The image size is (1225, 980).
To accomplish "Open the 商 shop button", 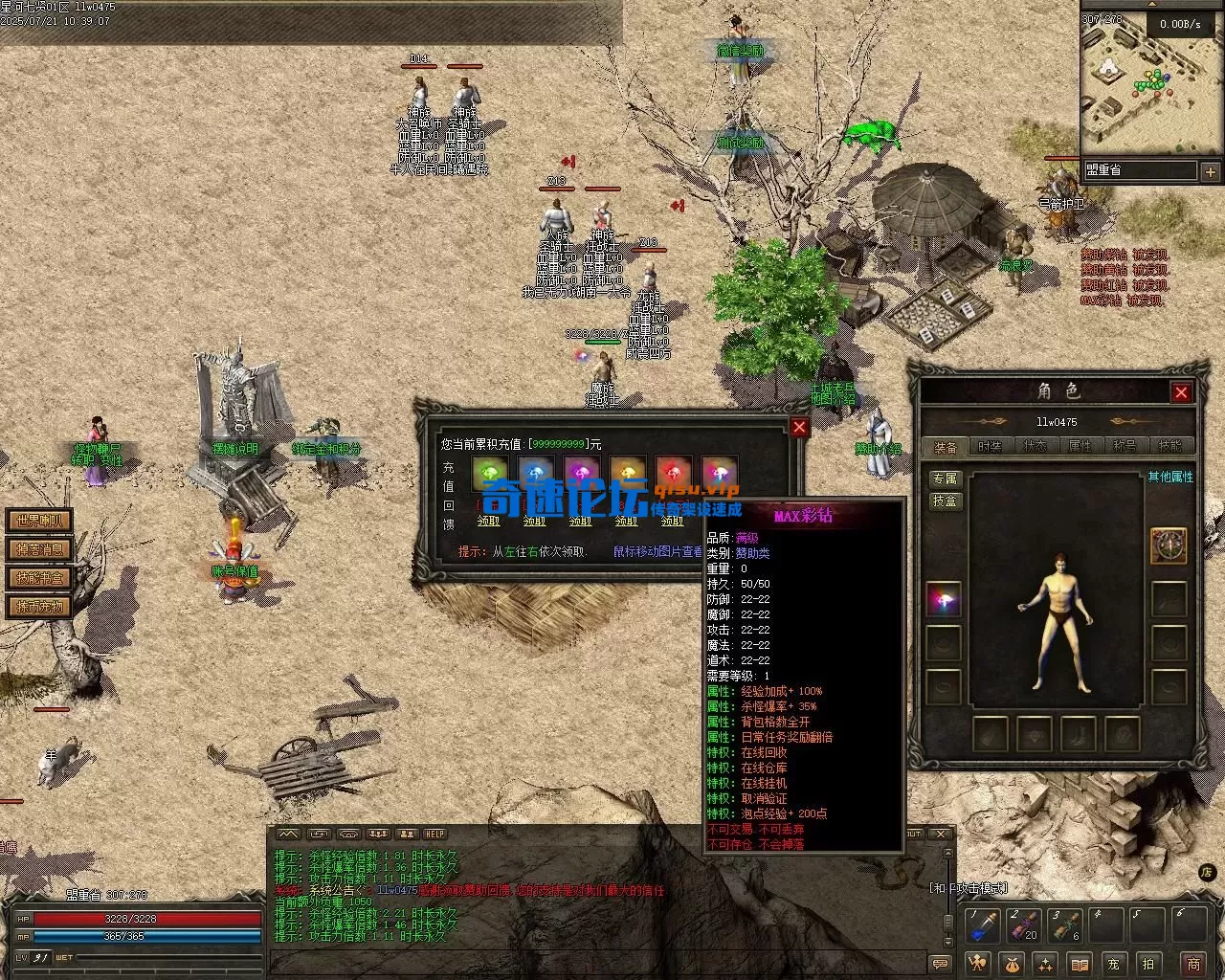I will click(x=1192, y=963).
